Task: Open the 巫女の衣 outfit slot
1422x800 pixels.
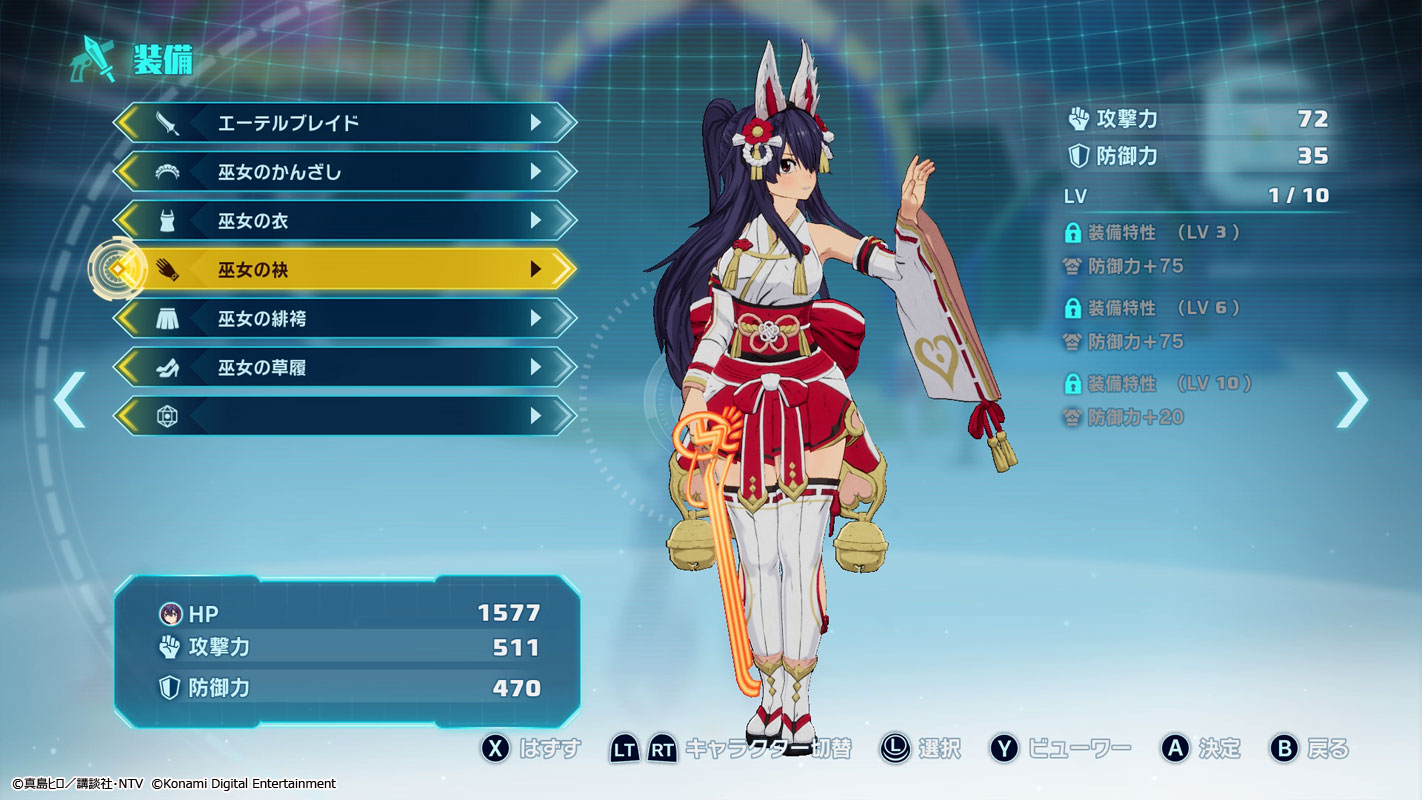Action: pyautogui.click(x=345, y=221)
